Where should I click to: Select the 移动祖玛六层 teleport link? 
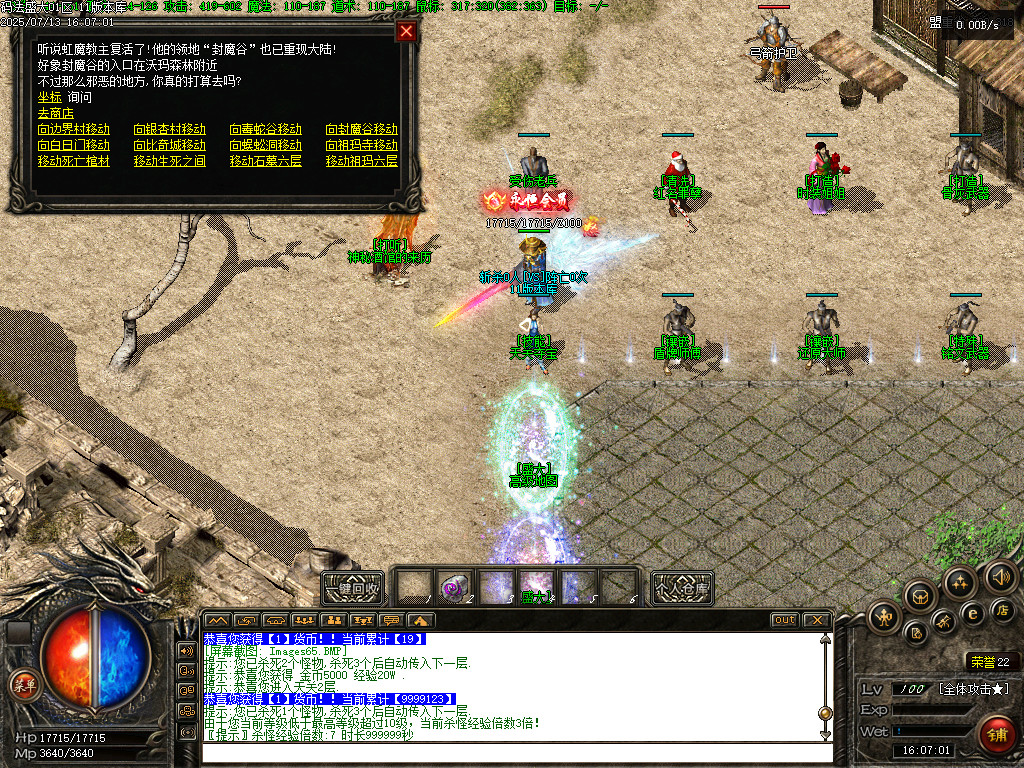pyautogui.click(x=362, y=161)
